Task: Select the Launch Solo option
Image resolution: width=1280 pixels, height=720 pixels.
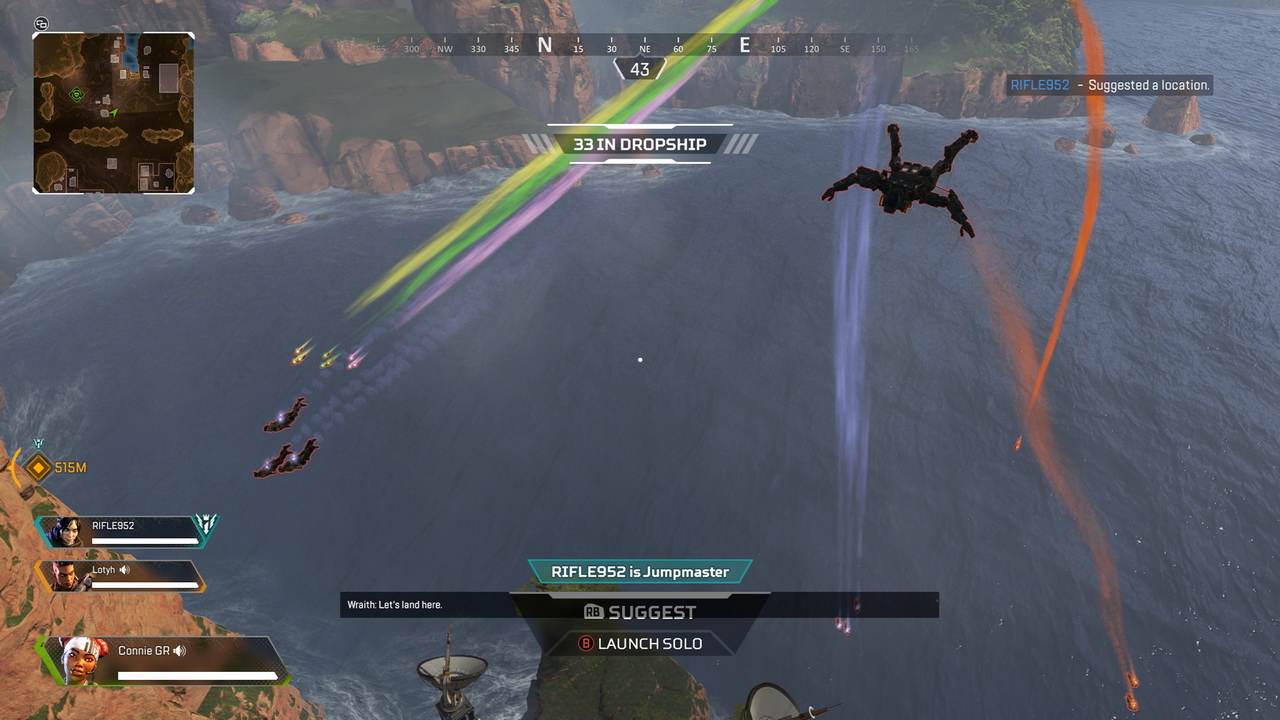Action: [x=640, y=643]
